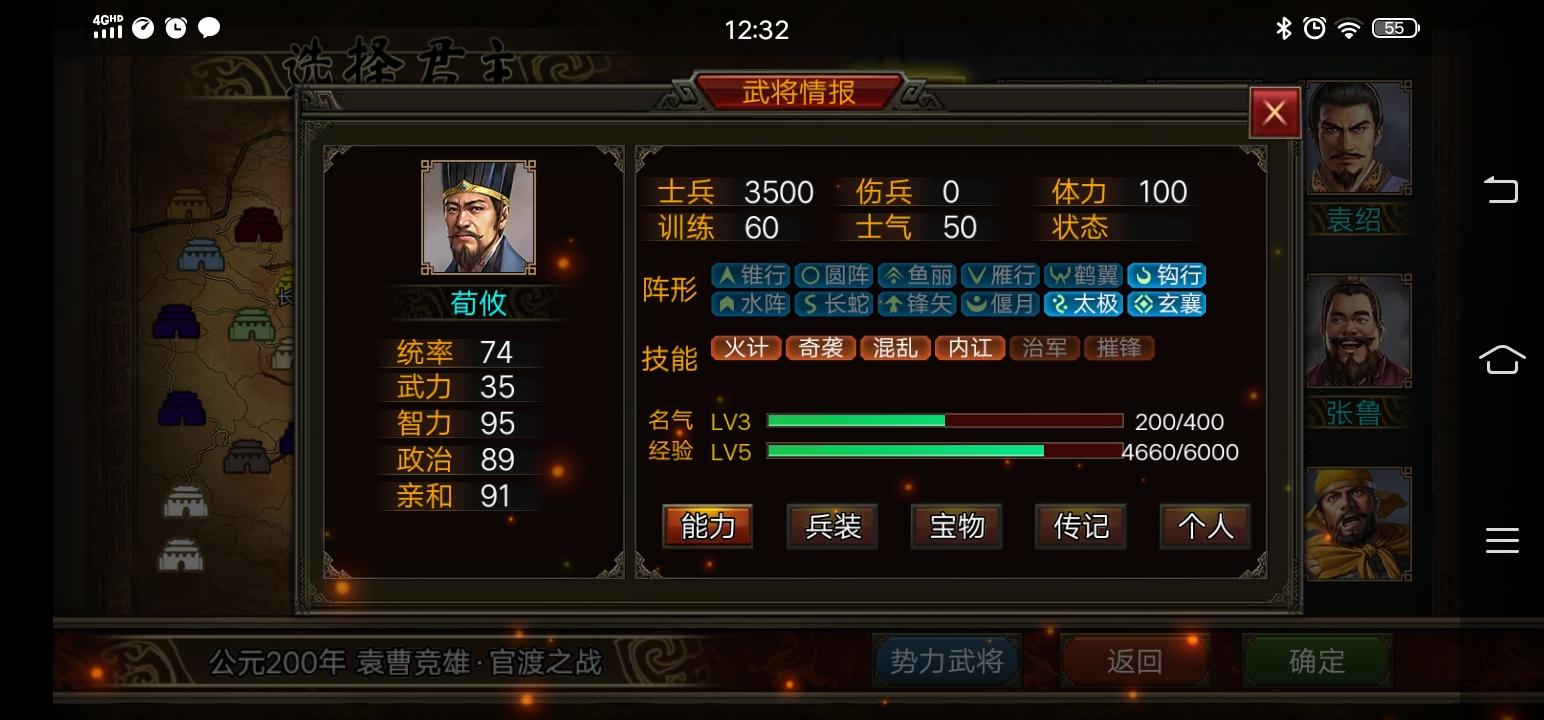This screenshot has height=720, width=1544.
Task: Toggle the highlighted 钩行 formation
Action: pos(1169,276)
